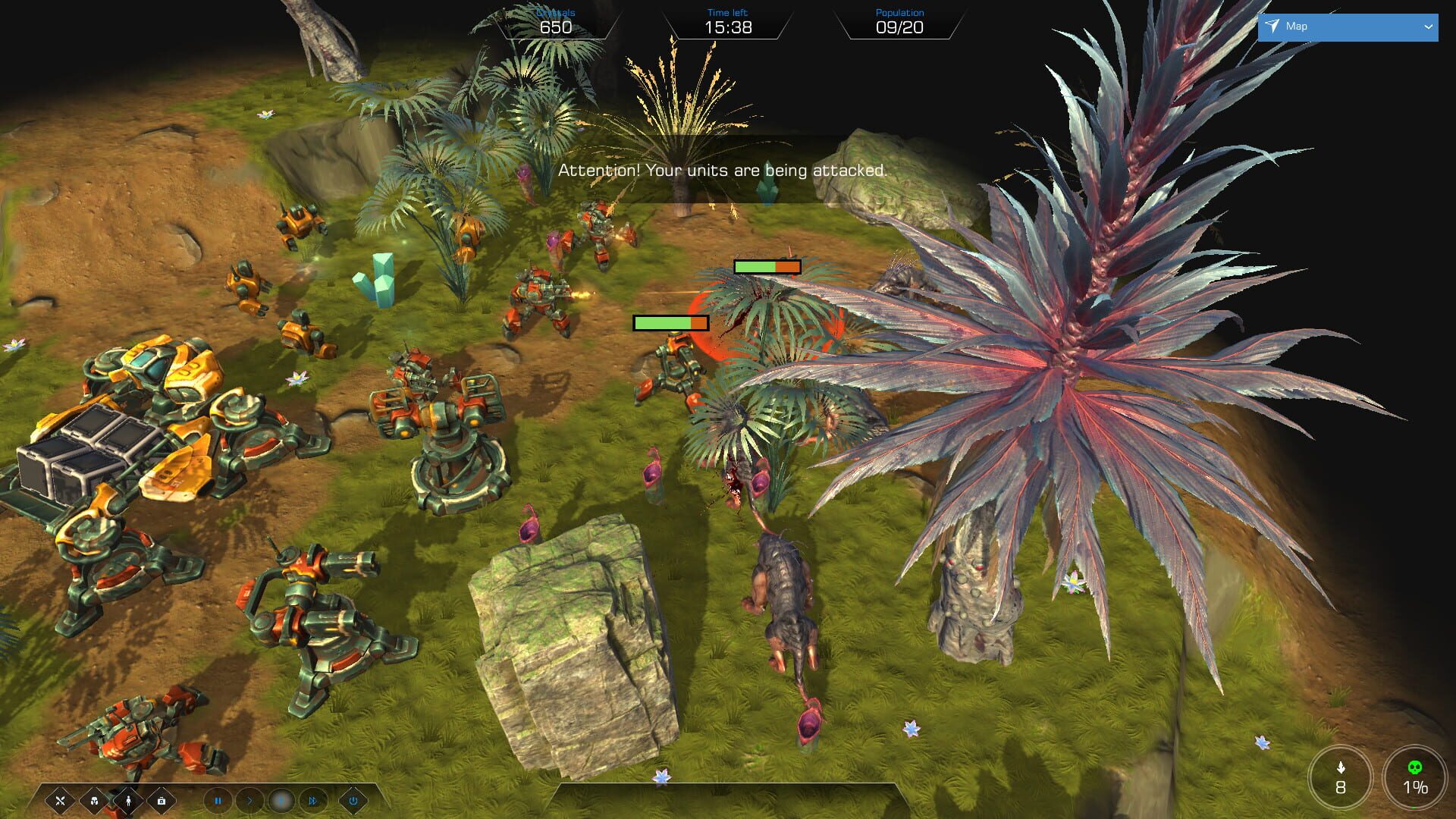The image size is (1456, 819).
Task: Dismiss the units attacked warning message
Action: (x=721, y=171)
